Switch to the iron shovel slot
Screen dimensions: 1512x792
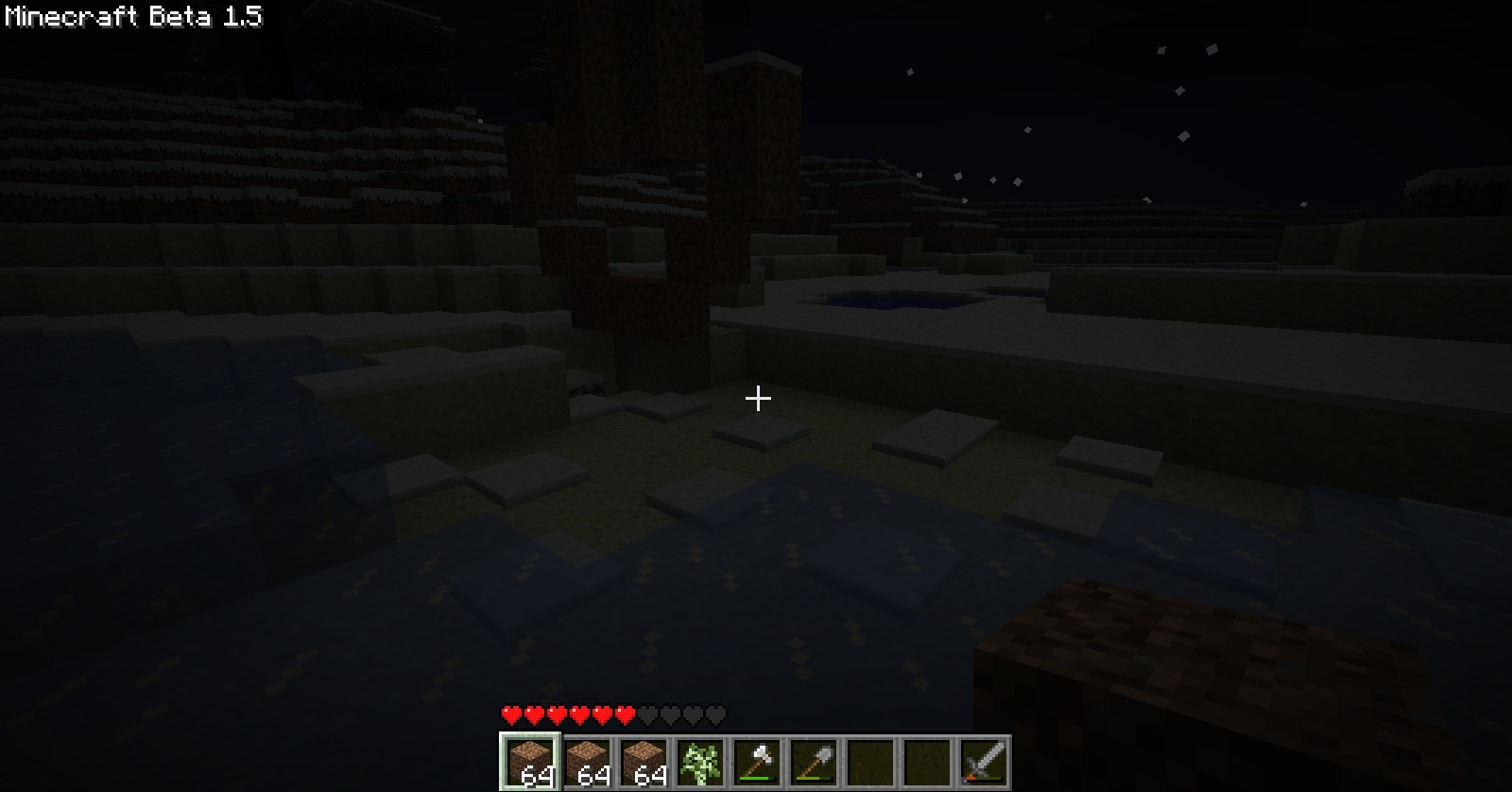(x=813, y=762)
